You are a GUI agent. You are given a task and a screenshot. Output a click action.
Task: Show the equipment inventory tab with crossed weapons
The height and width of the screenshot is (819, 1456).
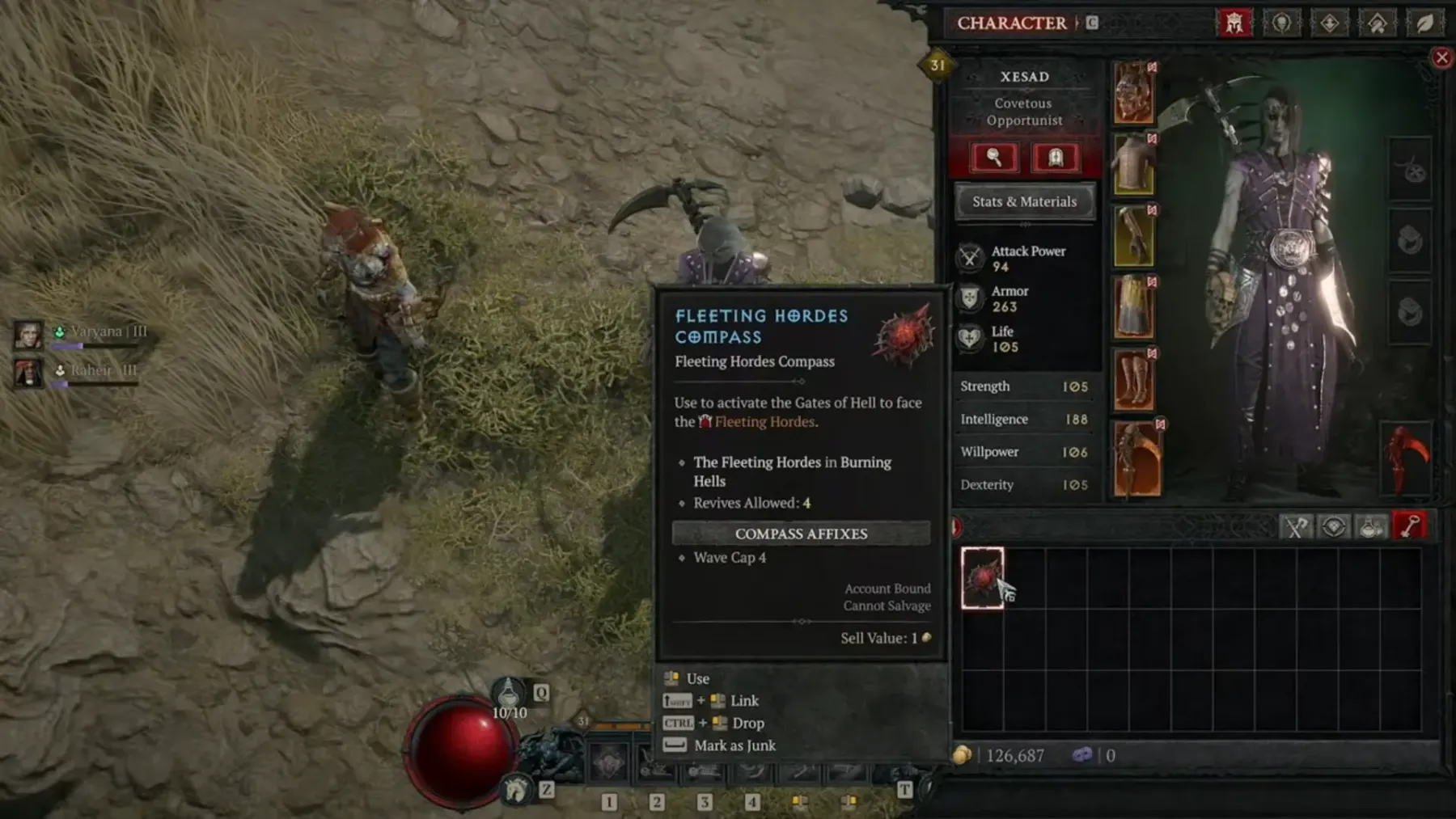[x=1295, y=527]
